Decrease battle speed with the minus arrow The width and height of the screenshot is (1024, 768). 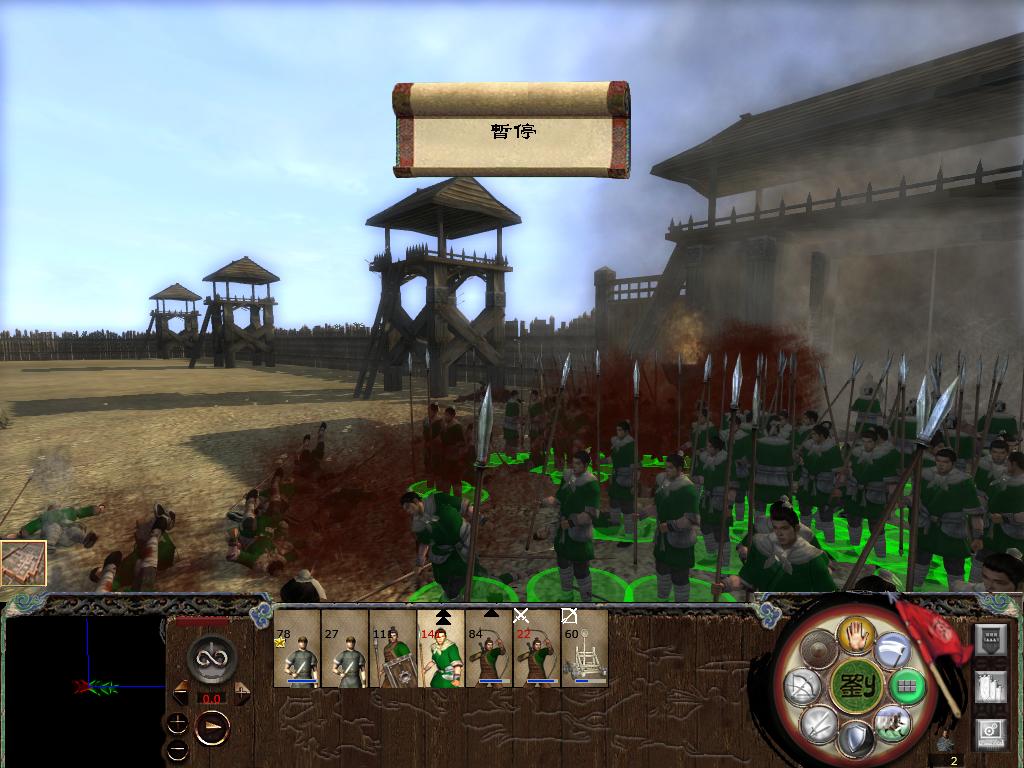181,692
